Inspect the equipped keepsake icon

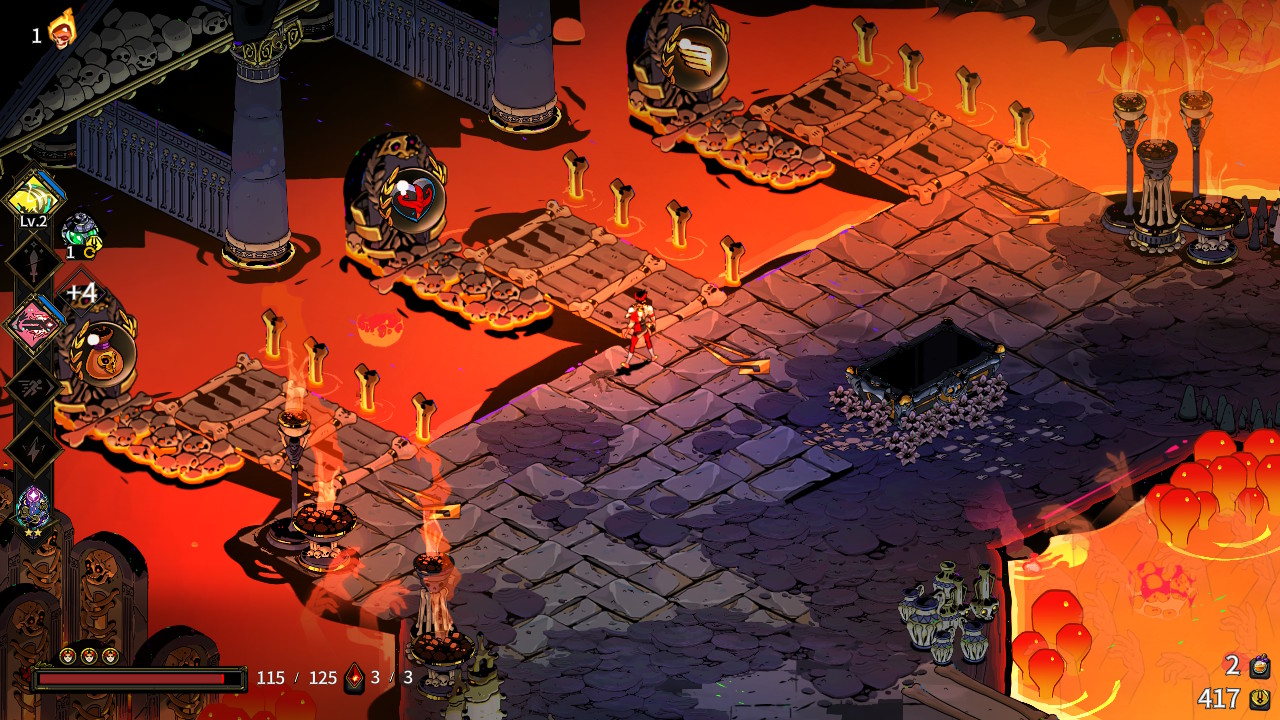(x=34, y=506)
